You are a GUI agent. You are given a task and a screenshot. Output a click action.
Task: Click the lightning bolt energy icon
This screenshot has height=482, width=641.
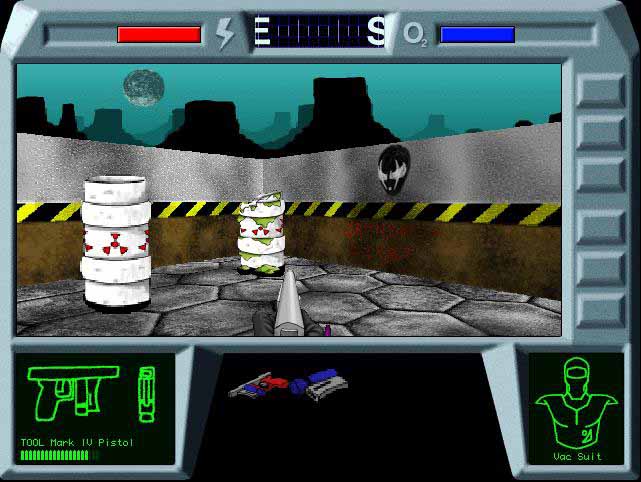coord(226,33)
